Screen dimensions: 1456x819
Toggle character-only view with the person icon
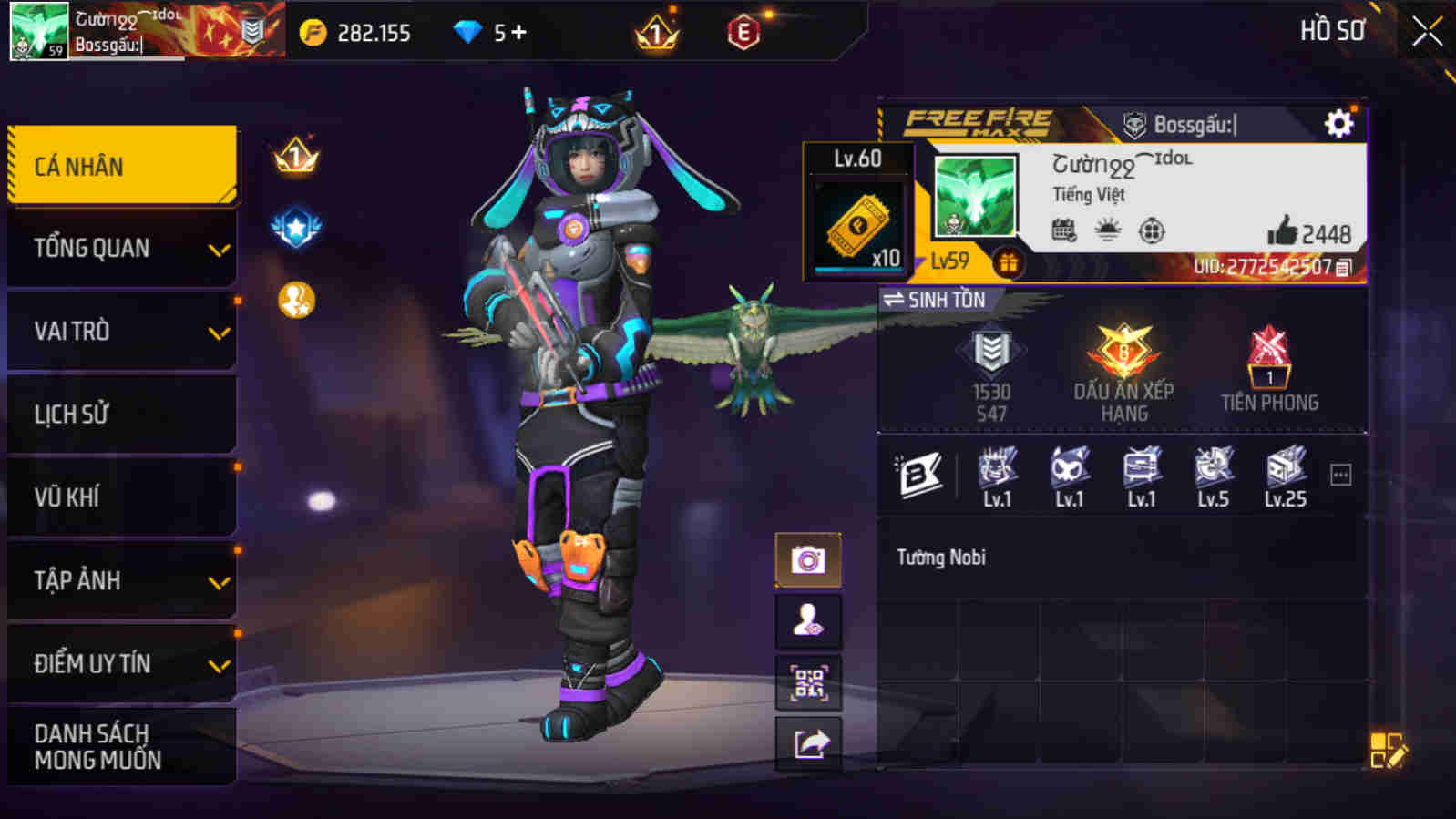point(807,619)
